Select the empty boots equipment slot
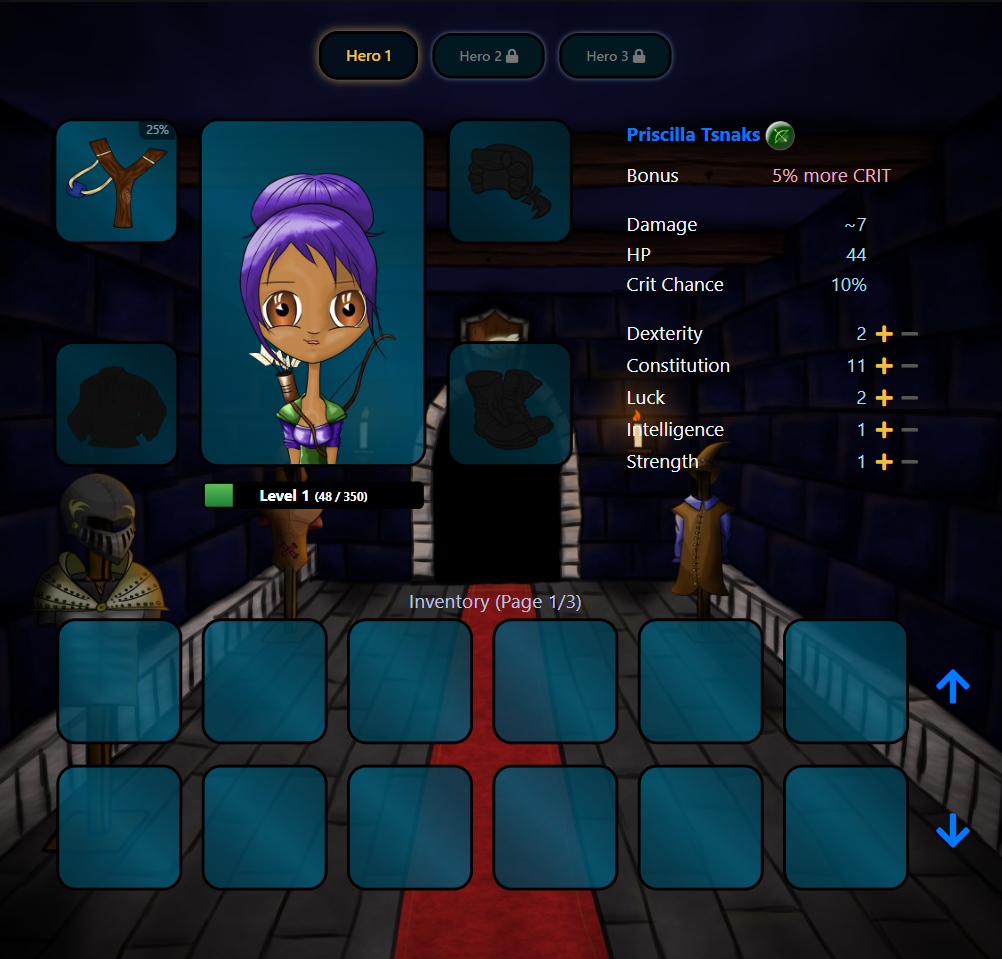The width and height of the screenshot is (1002, 959). click(510, 404)
